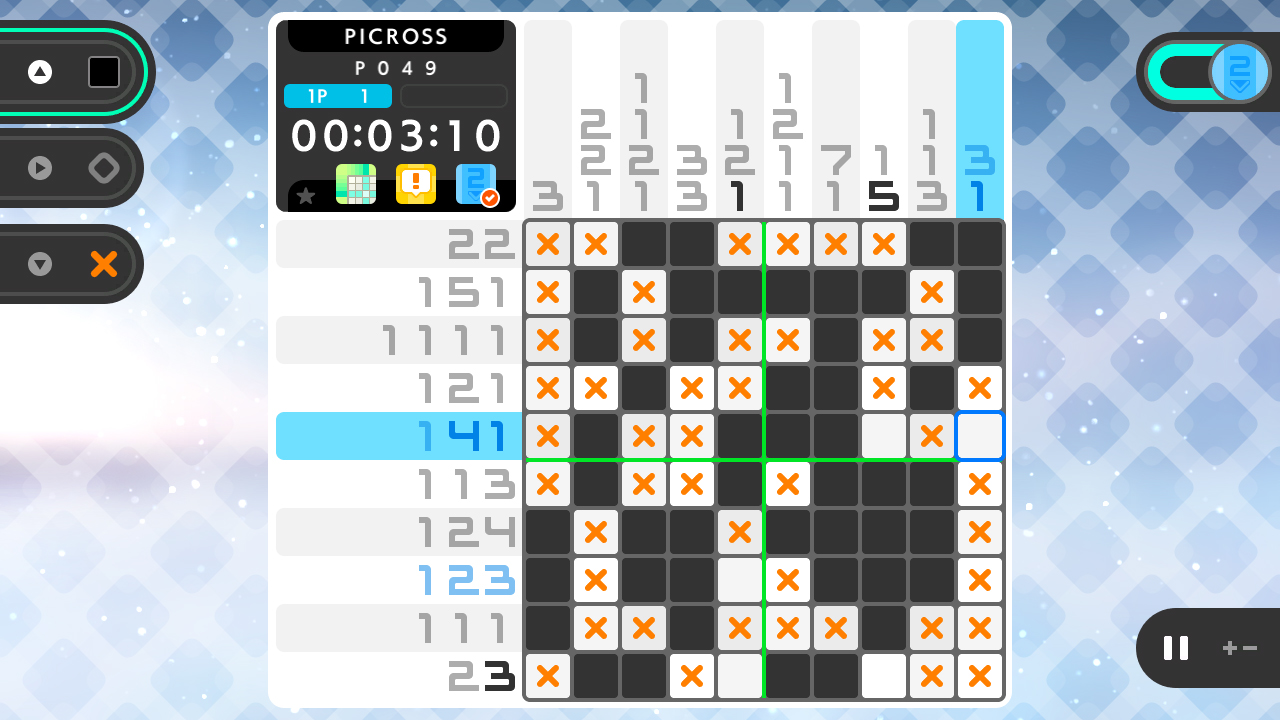Expand the highlighted blue column header 3 1

(x=980, y=115)
